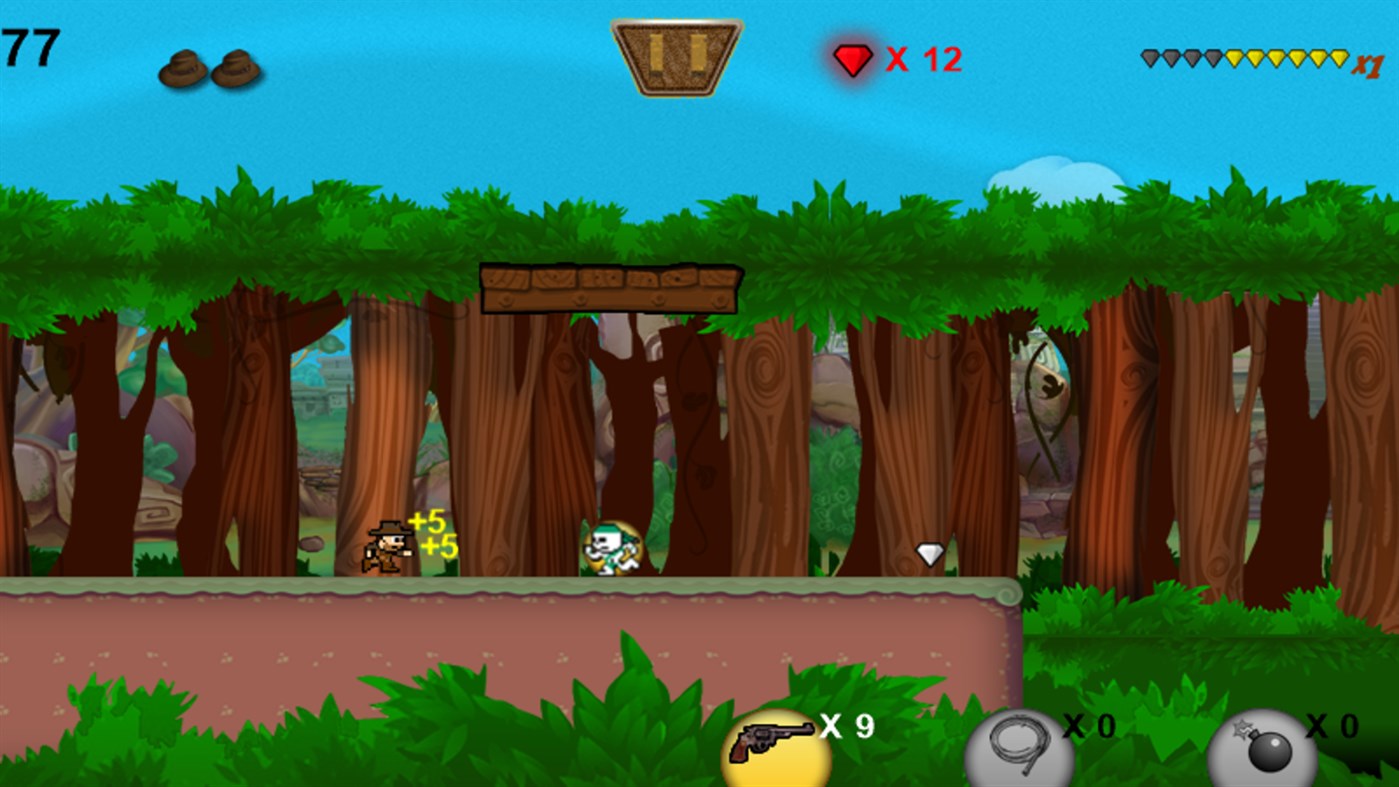Click the gem progress bar at top right
Viewport: 1399px width, 787px height.
1245,57
